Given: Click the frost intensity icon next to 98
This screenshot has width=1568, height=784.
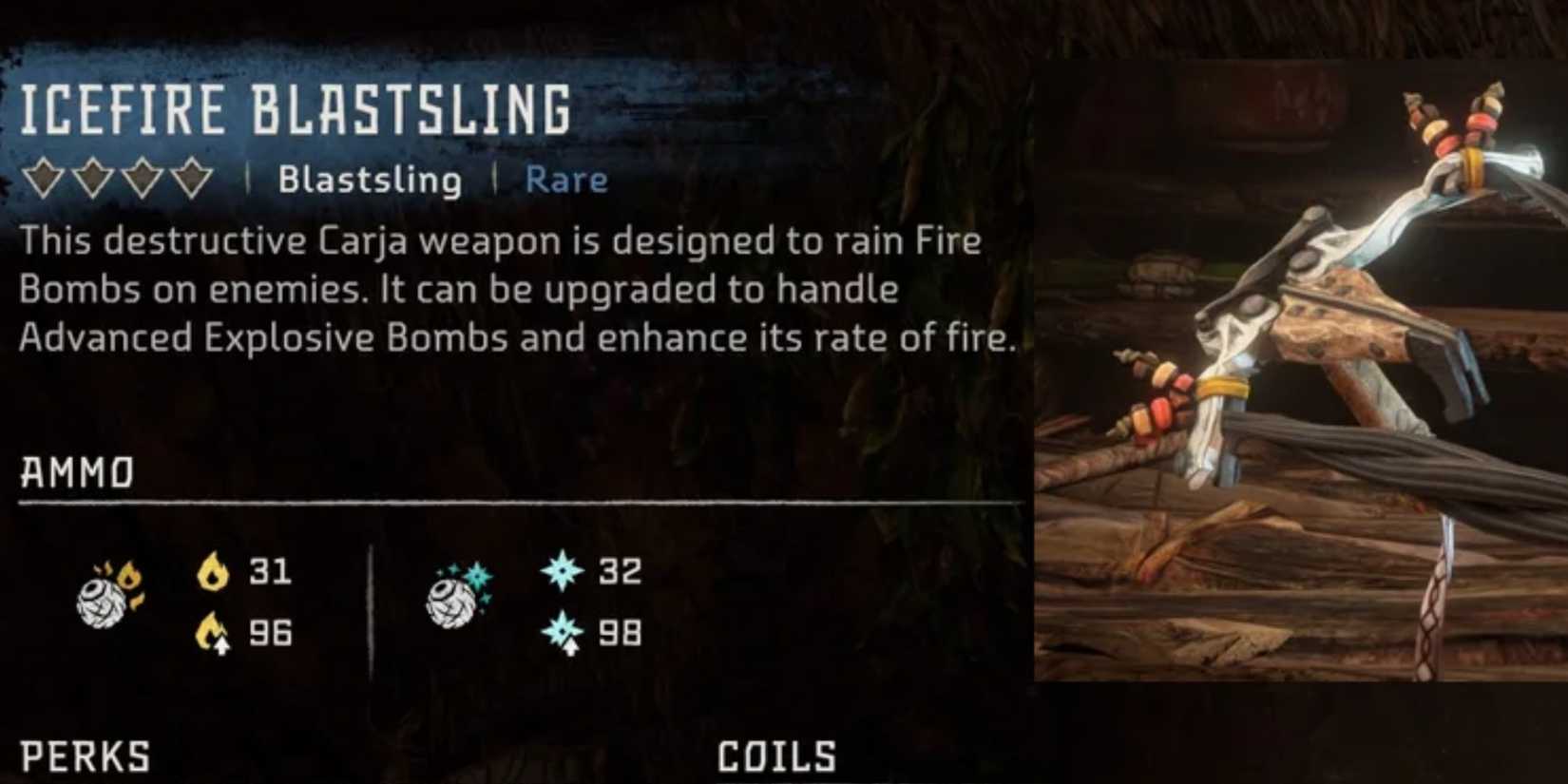Looking at the screenshot, I should click(563, 629).
